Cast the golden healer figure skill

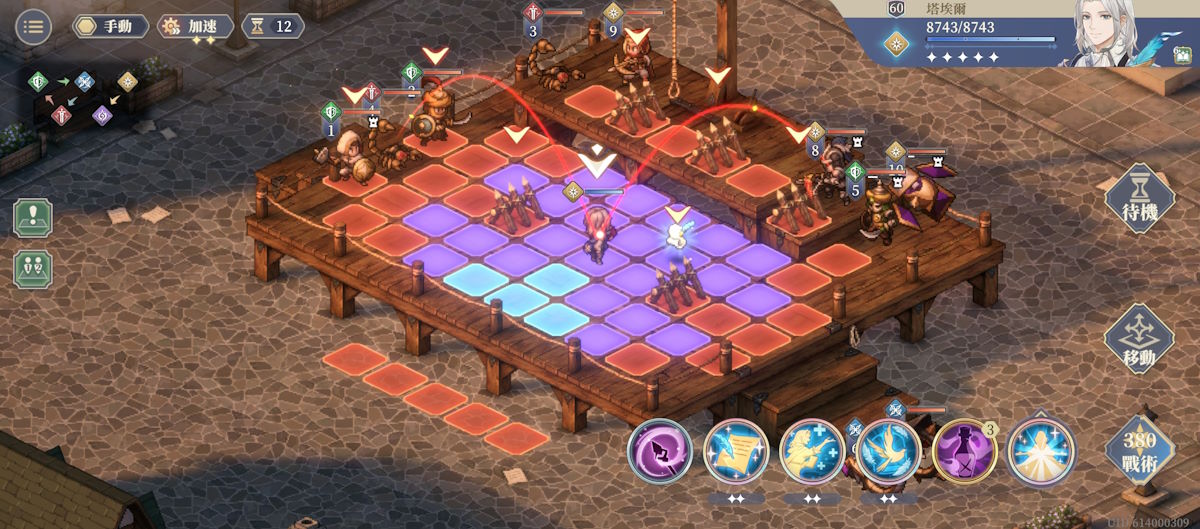812,451
